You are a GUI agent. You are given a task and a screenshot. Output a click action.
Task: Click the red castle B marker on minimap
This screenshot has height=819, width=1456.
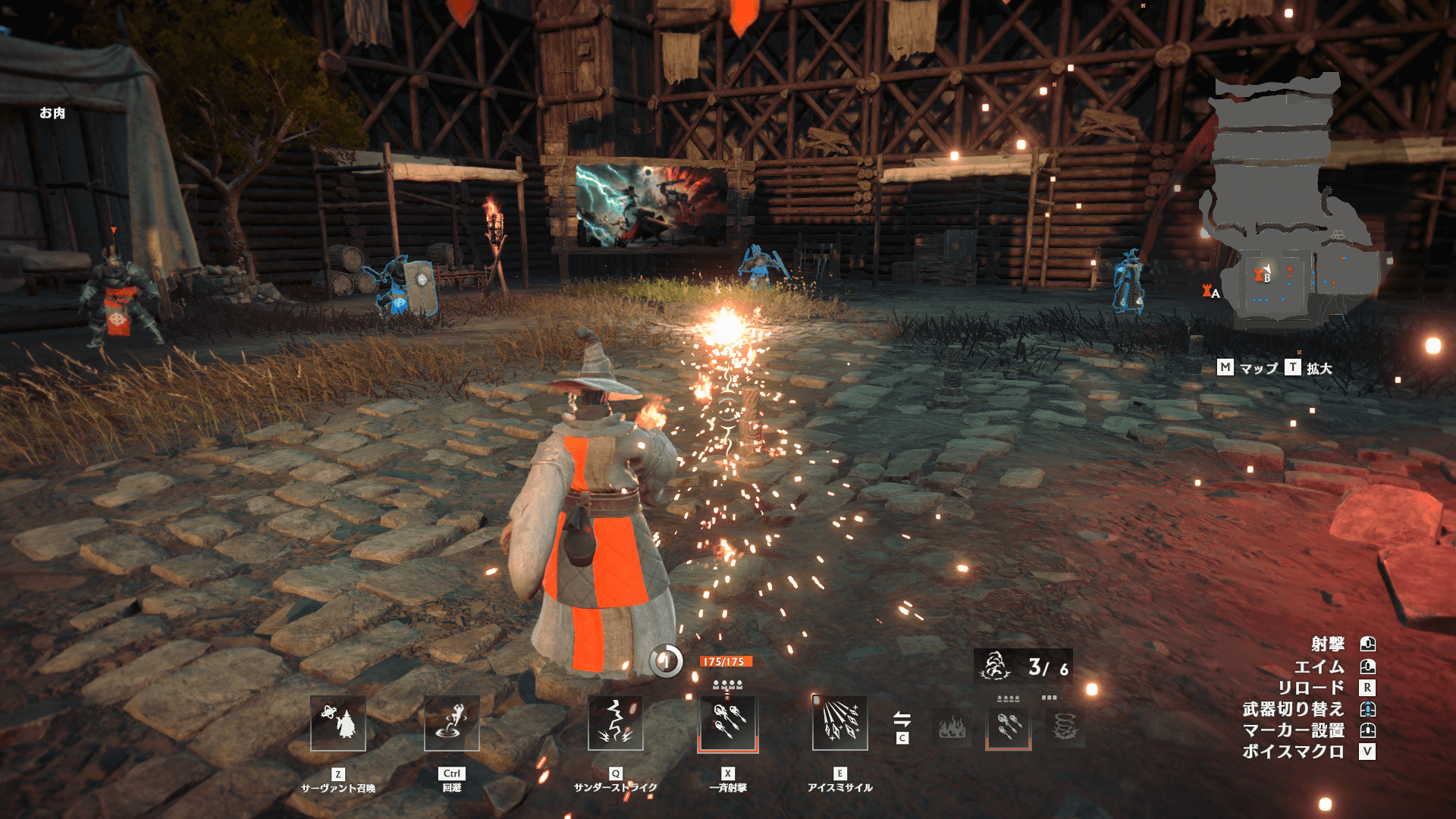point(1260,275)
